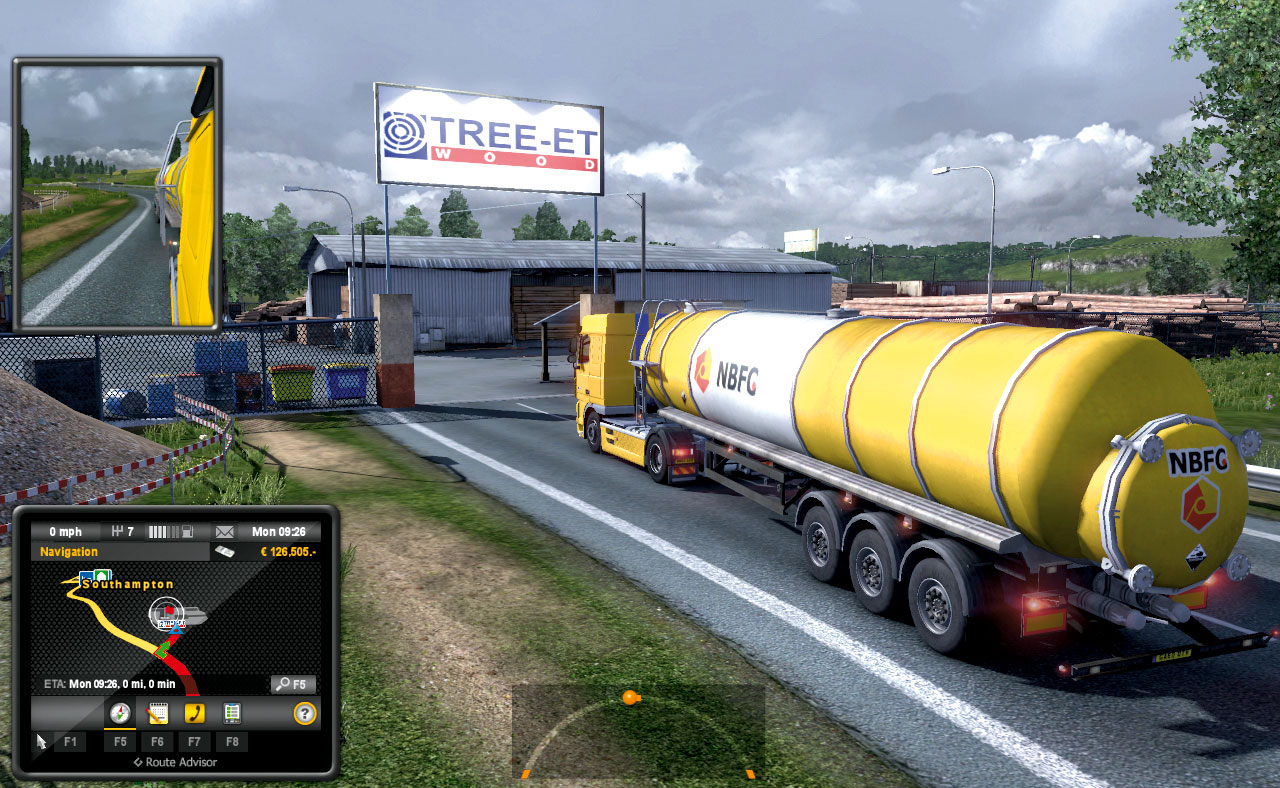
Task: Select the navigation compass icon
Action: pyautogui.click(x=121, y=712)
